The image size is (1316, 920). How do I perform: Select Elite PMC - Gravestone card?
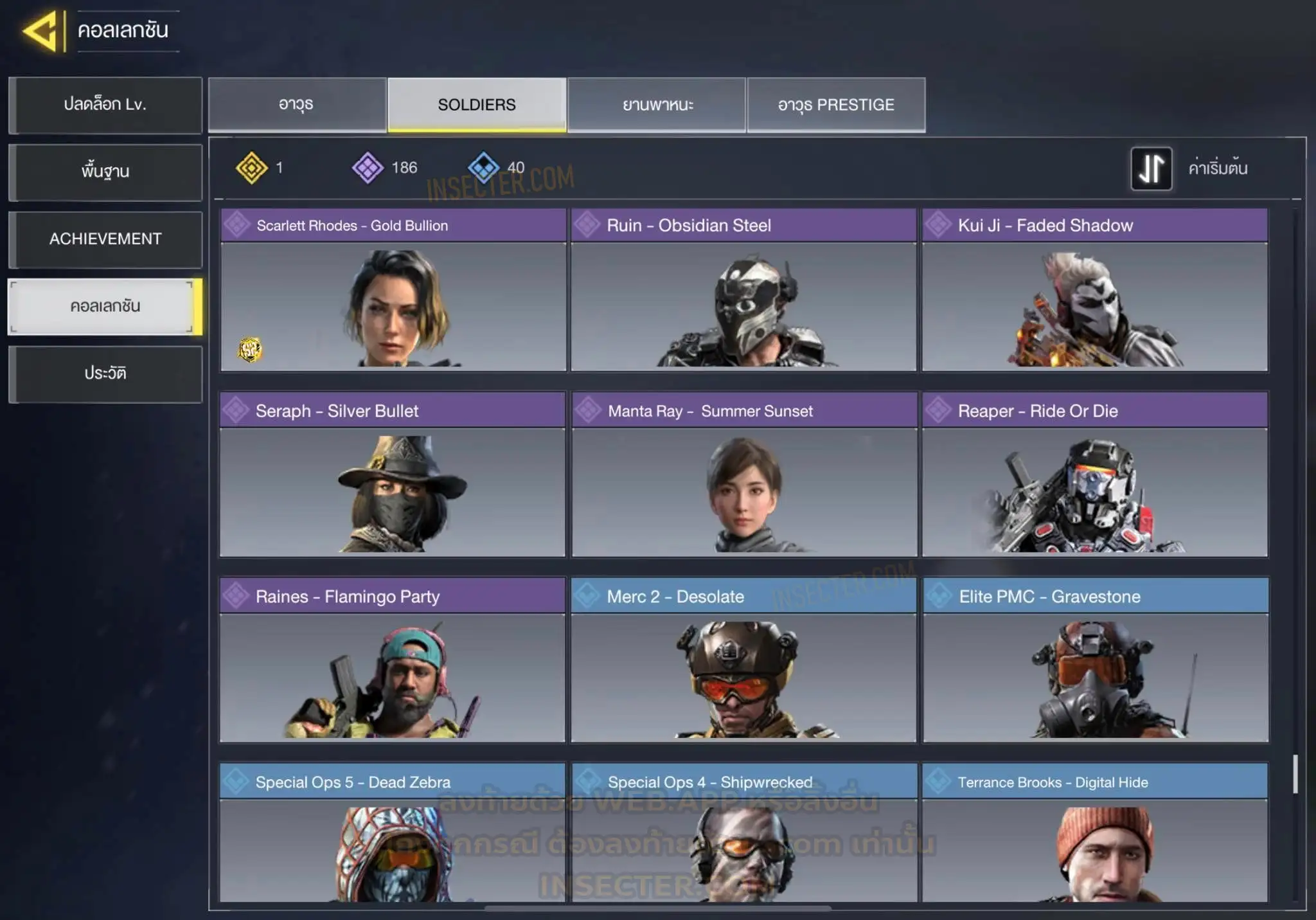(x=1096, y=660)
